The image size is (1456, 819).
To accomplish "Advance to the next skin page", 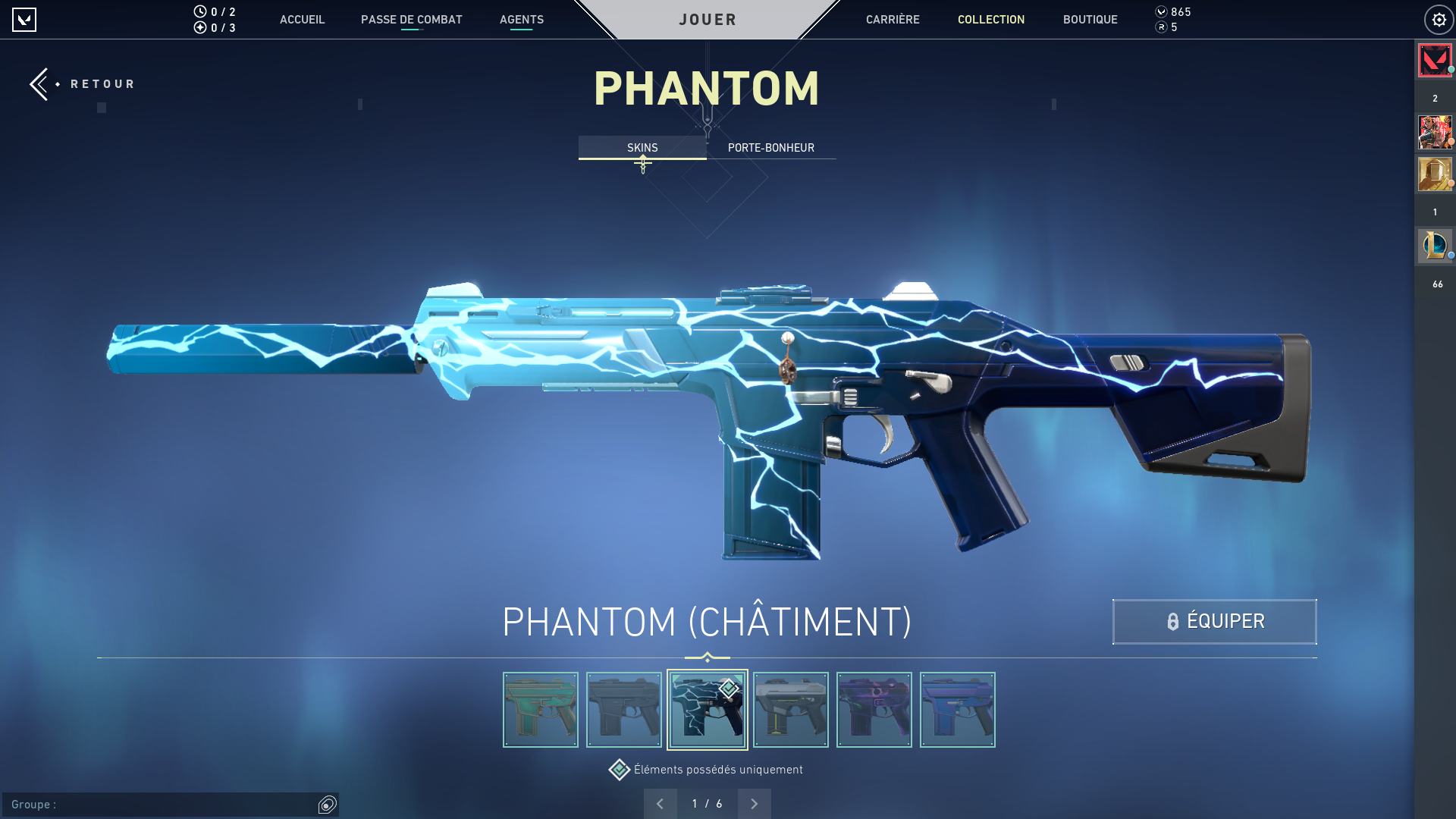I will click(754, 803).
